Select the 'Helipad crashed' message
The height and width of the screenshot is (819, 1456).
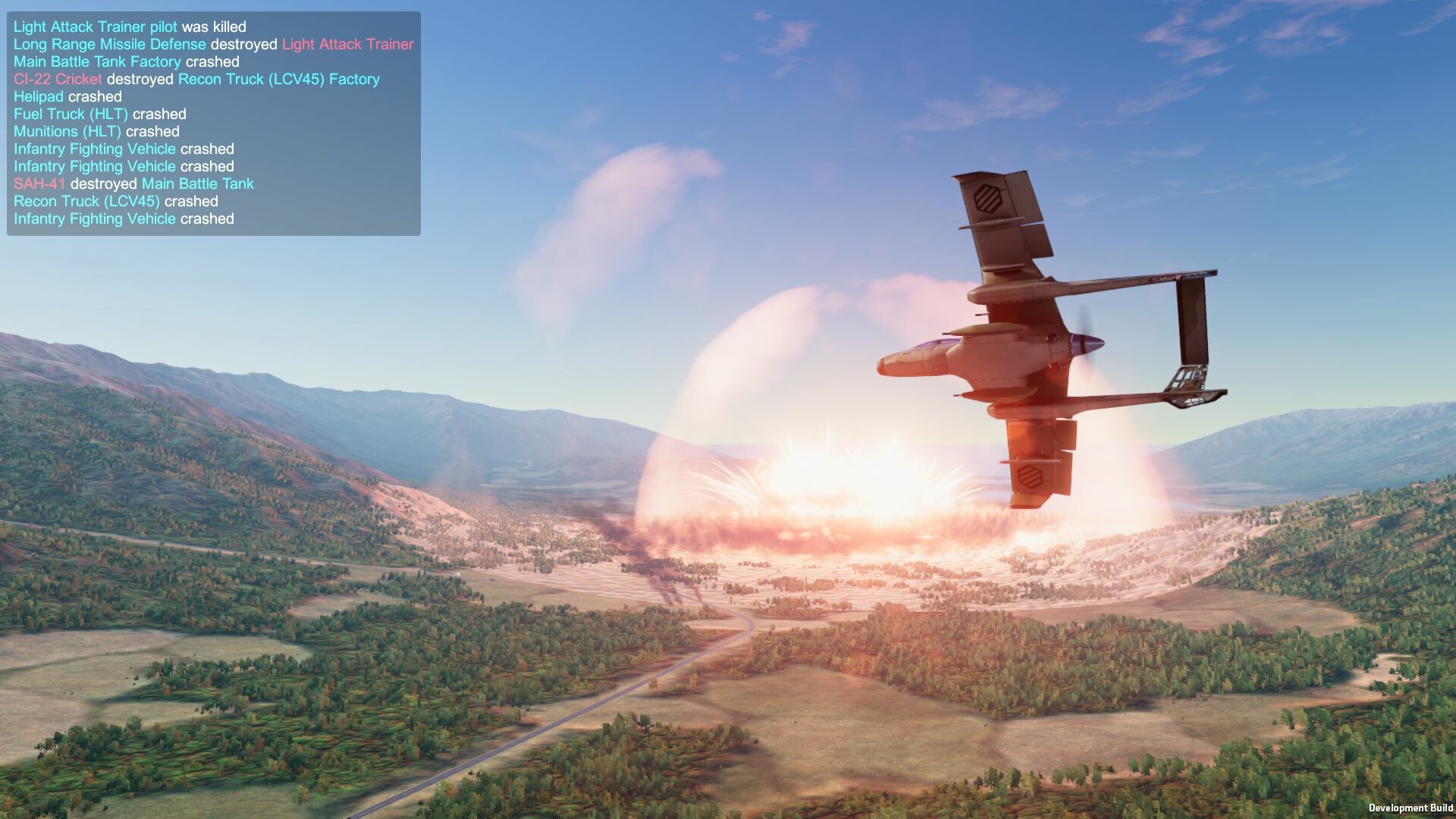tap(67, 96)
